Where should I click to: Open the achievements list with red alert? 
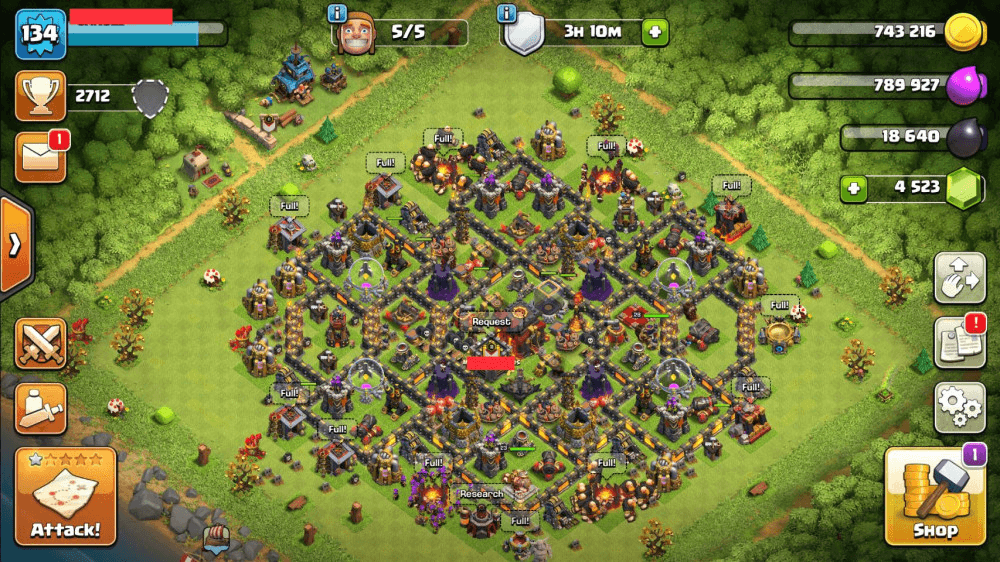(960, 343)
